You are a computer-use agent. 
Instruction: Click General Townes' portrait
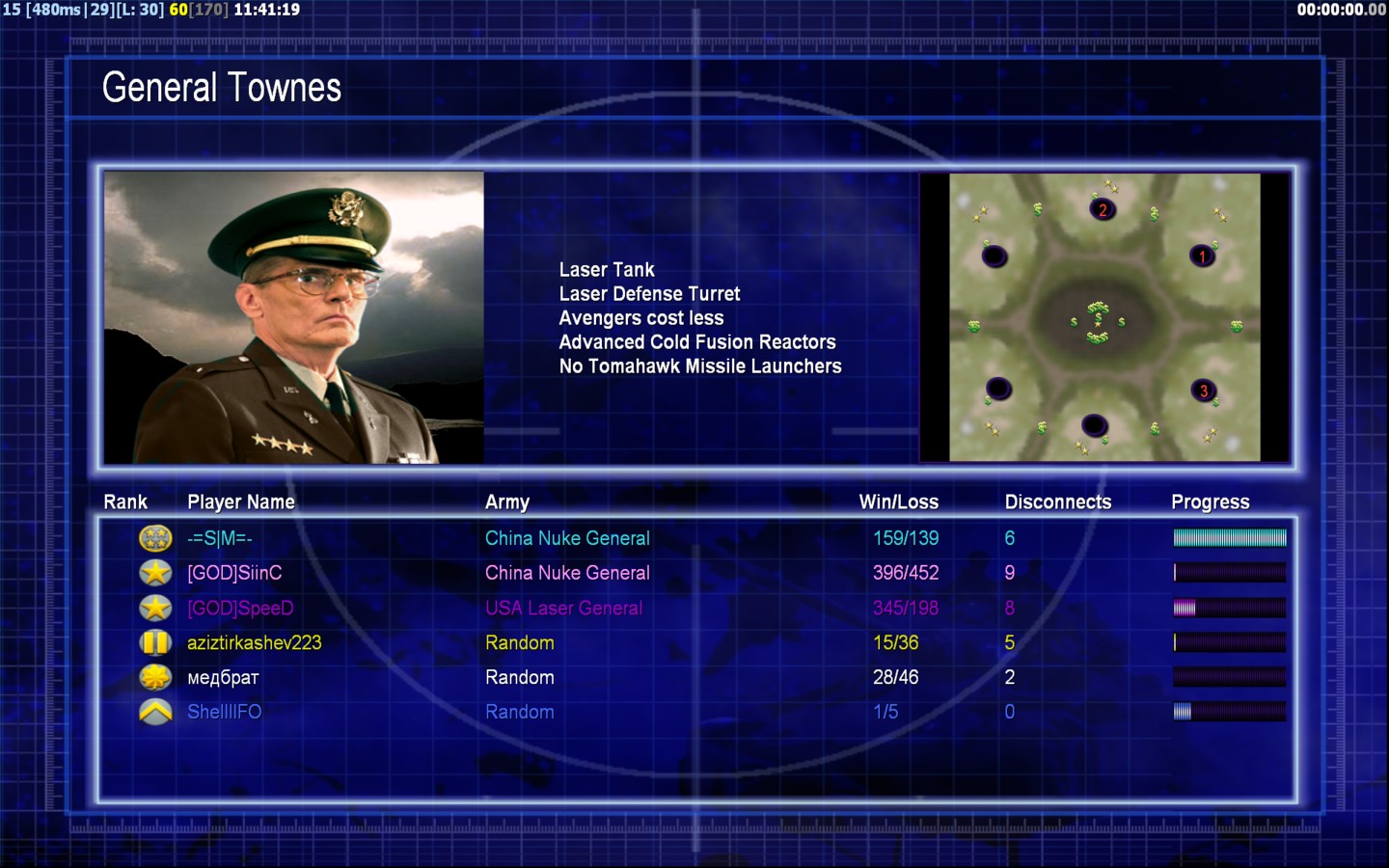[x=294, y=317]
